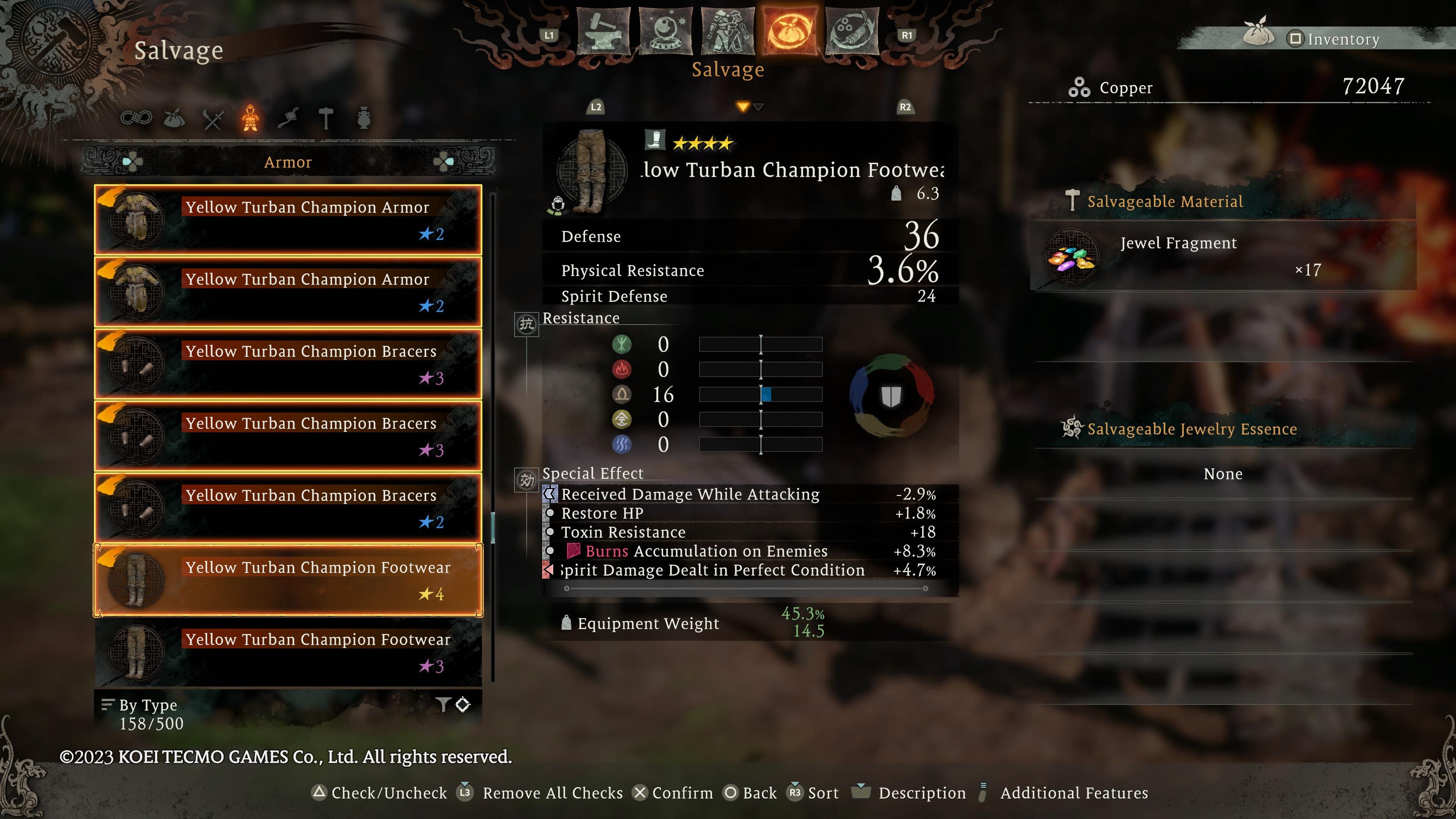Choose the vase category filter
The width and height of the screenshot is (1456, 819).
(364, 118)
